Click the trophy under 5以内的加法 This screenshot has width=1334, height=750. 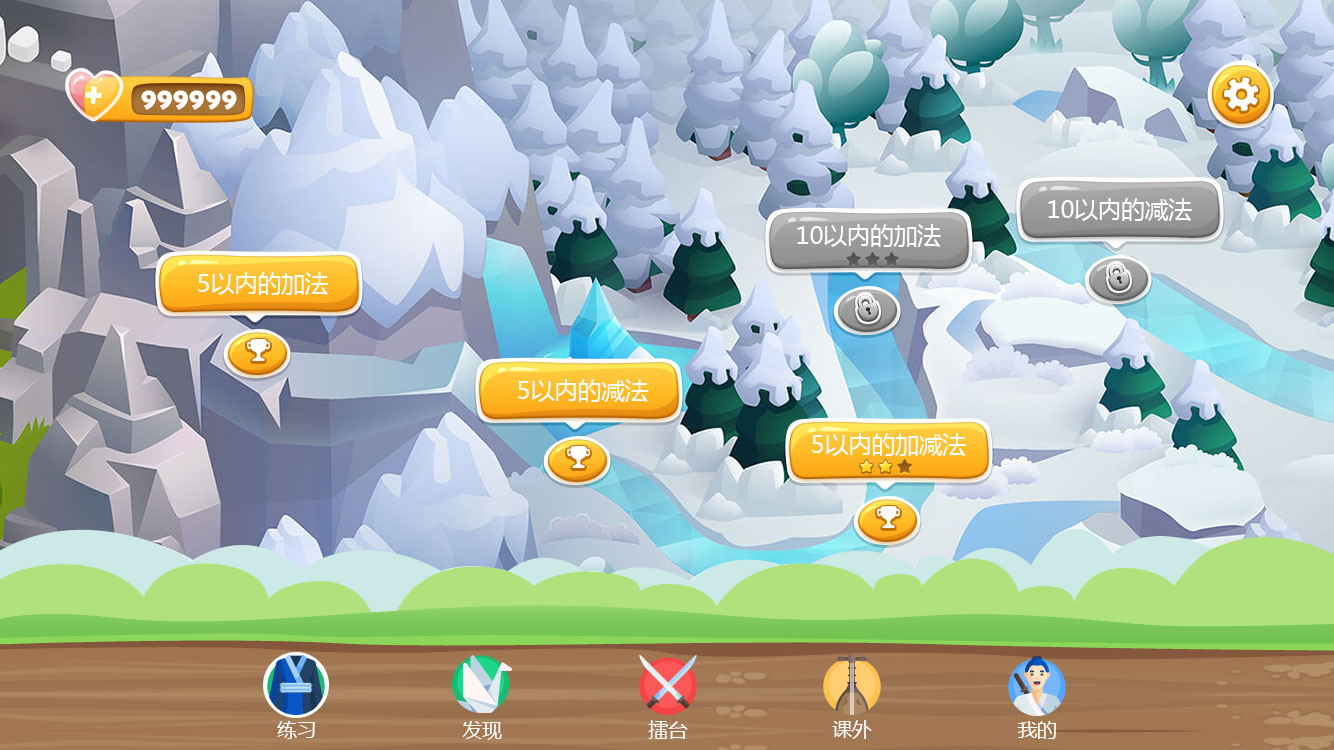[x=257, y=352]
